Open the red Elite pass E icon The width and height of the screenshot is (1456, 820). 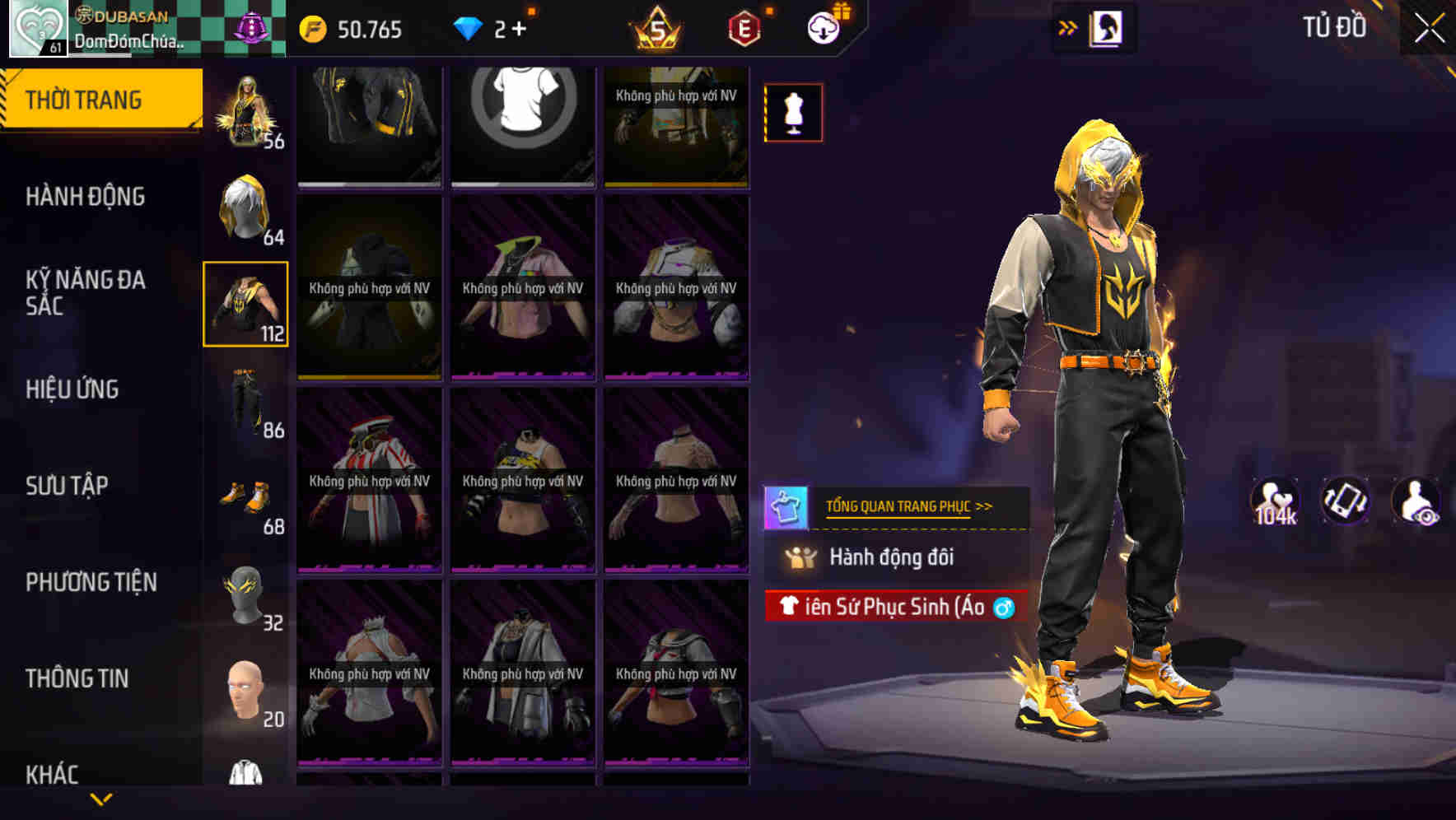[x=741, y=28]
